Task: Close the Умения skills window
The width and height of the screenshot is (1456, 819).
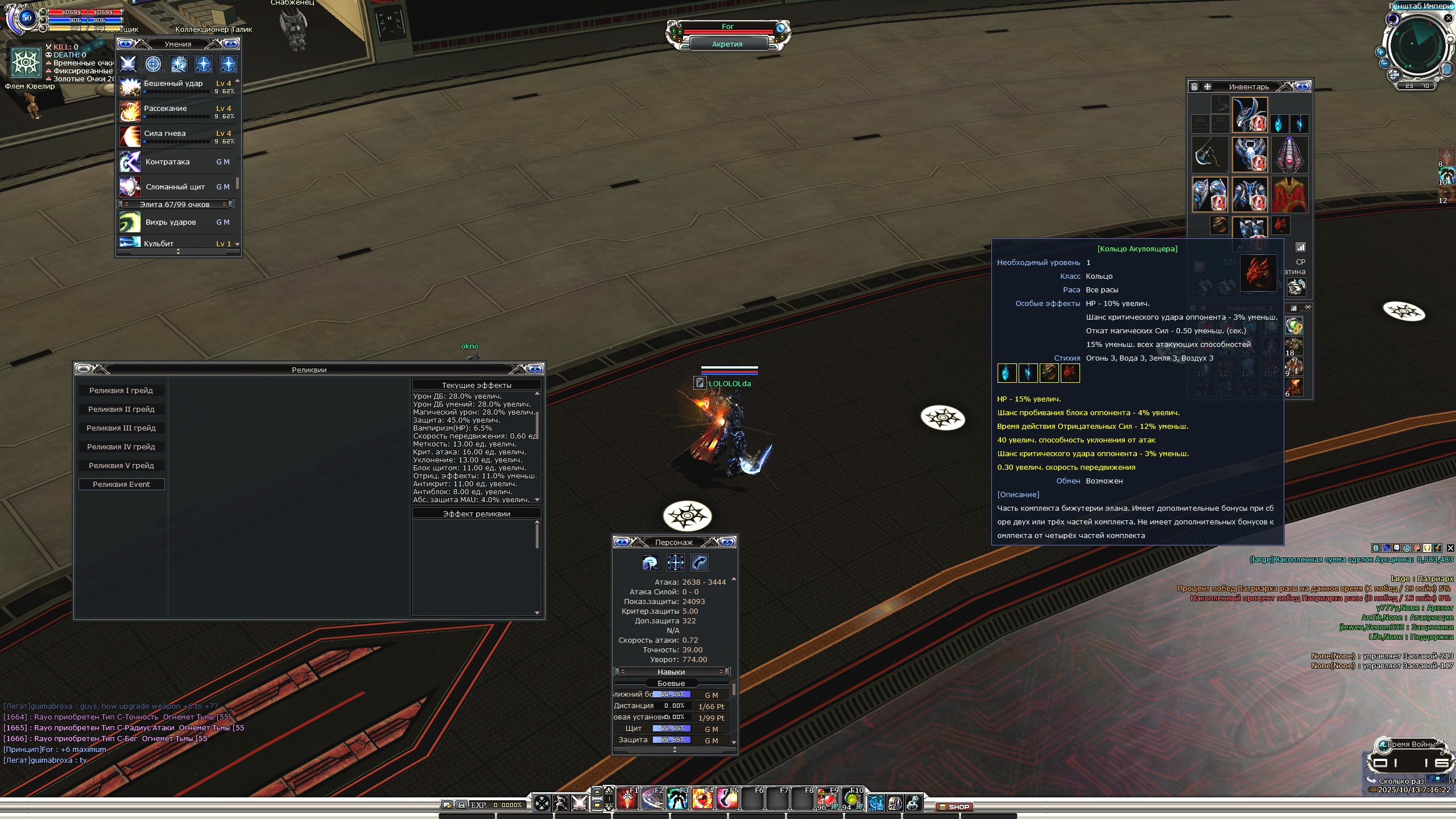Action: (231, 44)
